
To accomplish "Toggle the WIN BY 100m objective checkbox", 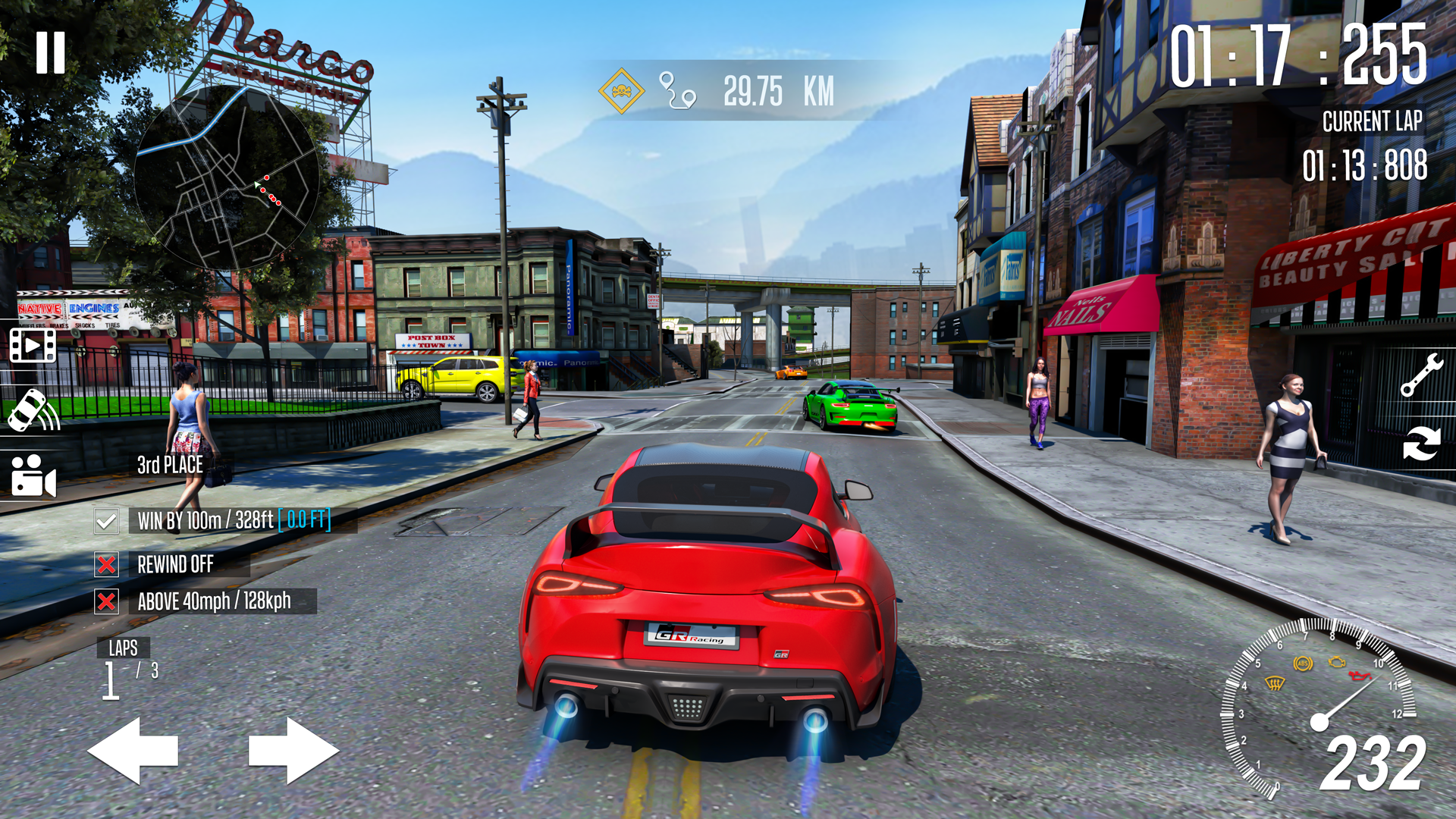I will (x=108, y=521).
